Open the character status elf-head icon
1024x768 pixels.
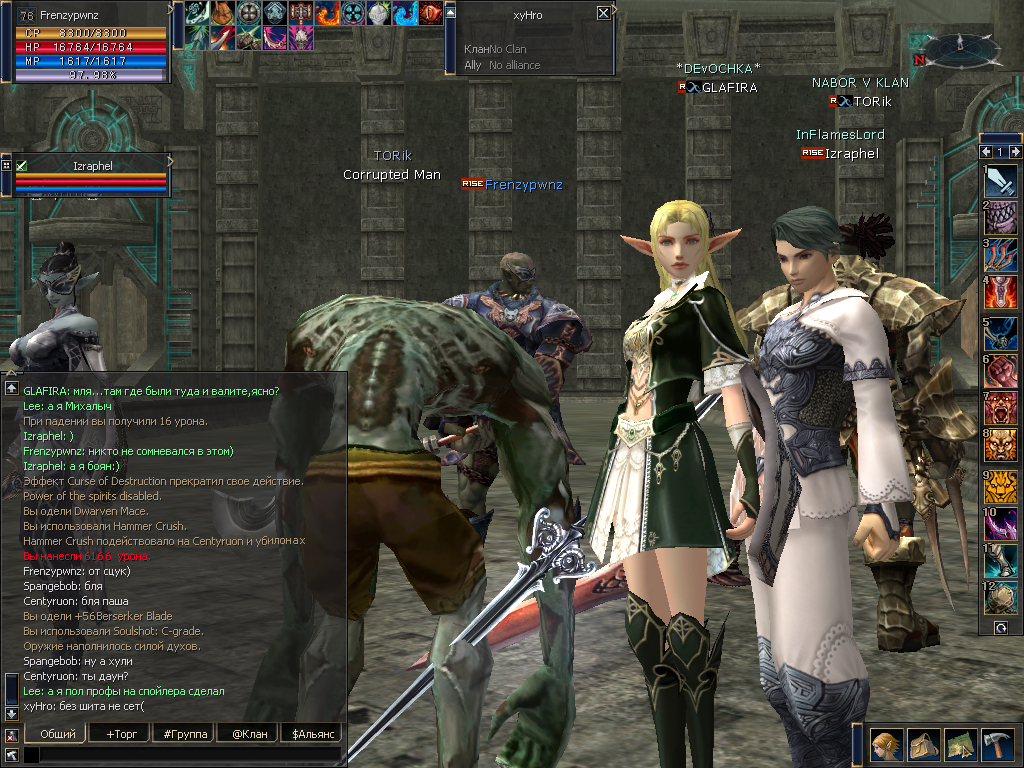886,744
